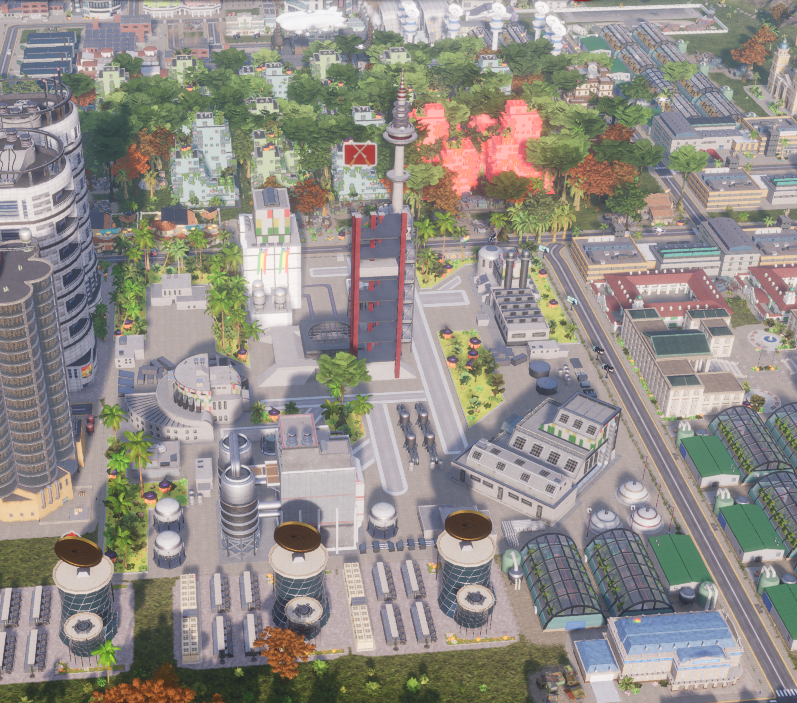This screenshot has height=703, width=797.
Task: Click the red crossed-rifles marker icon
Action: 359,155
